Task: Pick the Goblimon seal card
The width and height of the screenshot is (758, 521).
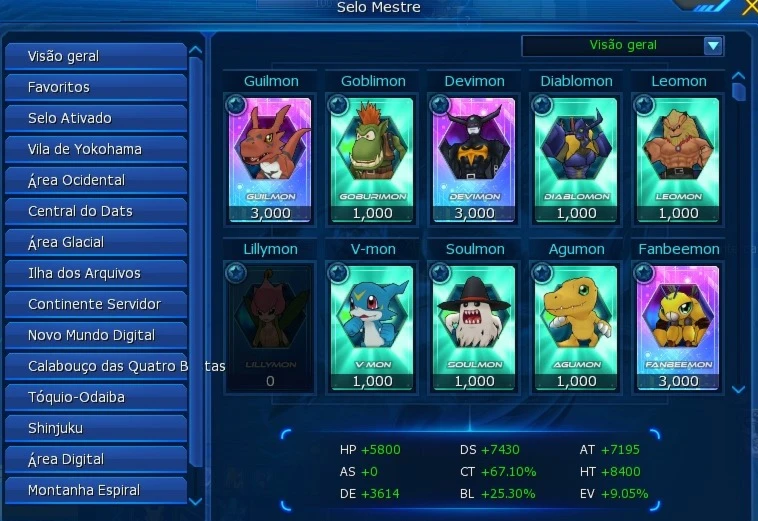Action: (x=373, y=158)
